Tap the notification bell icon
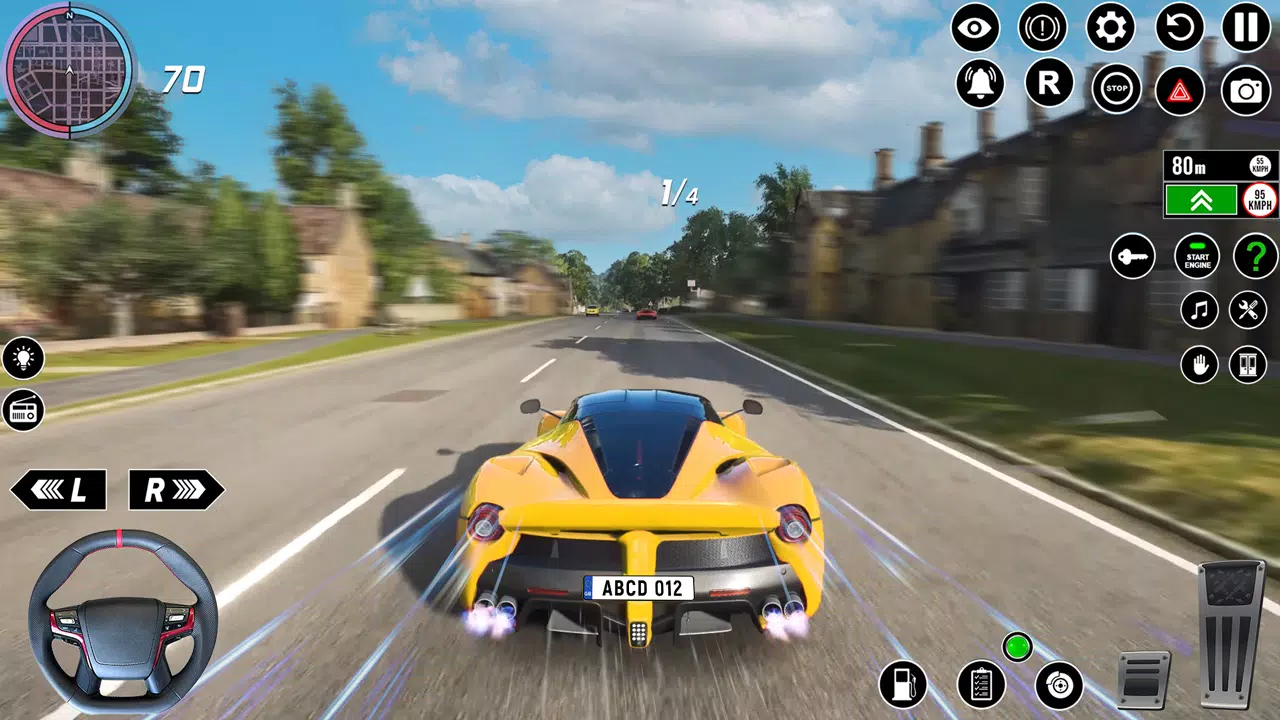 click(x=981, y=83)
